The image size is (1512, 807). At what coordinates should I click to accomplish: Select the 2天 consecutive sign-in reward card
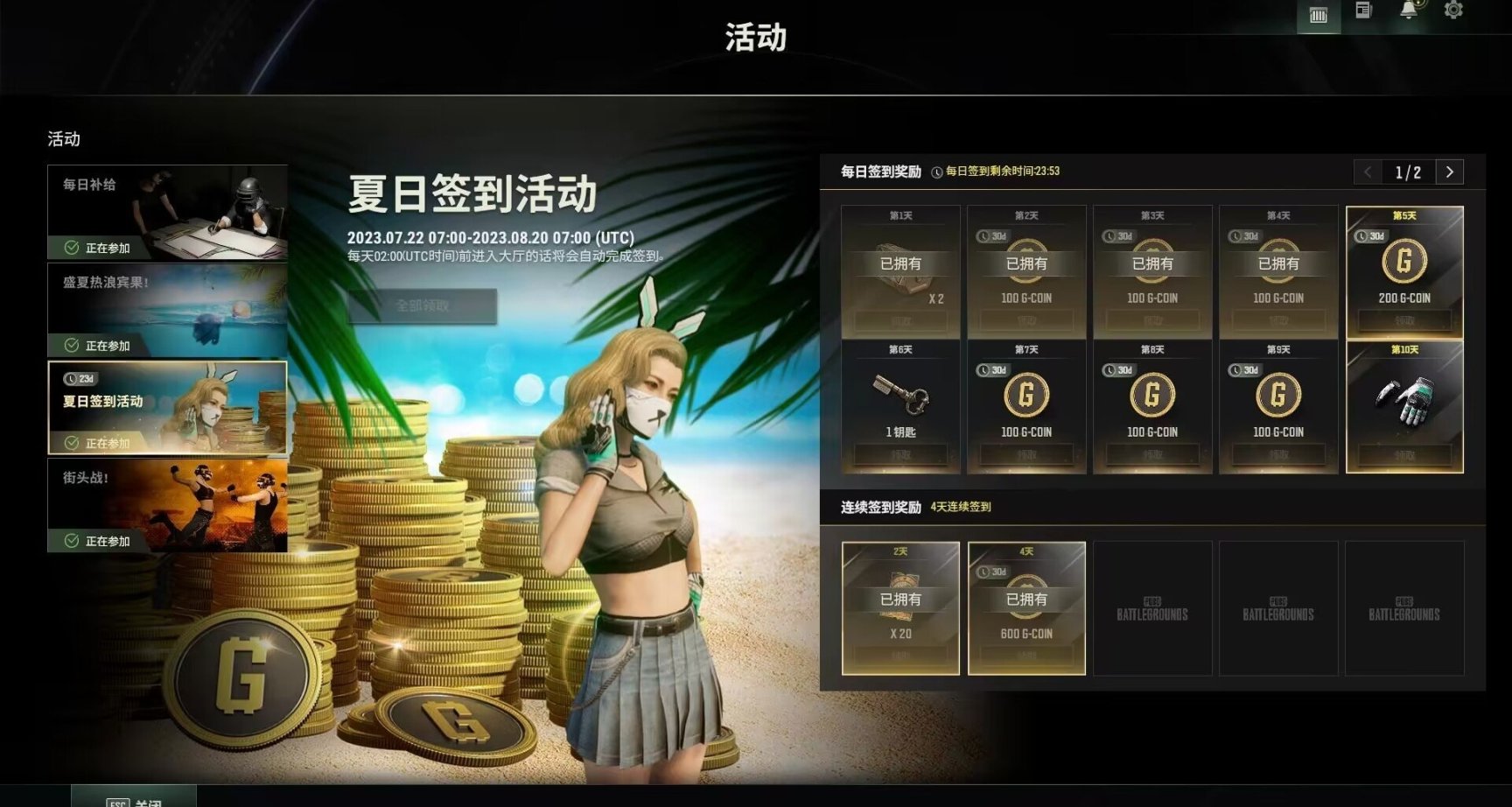pos(900,607)
